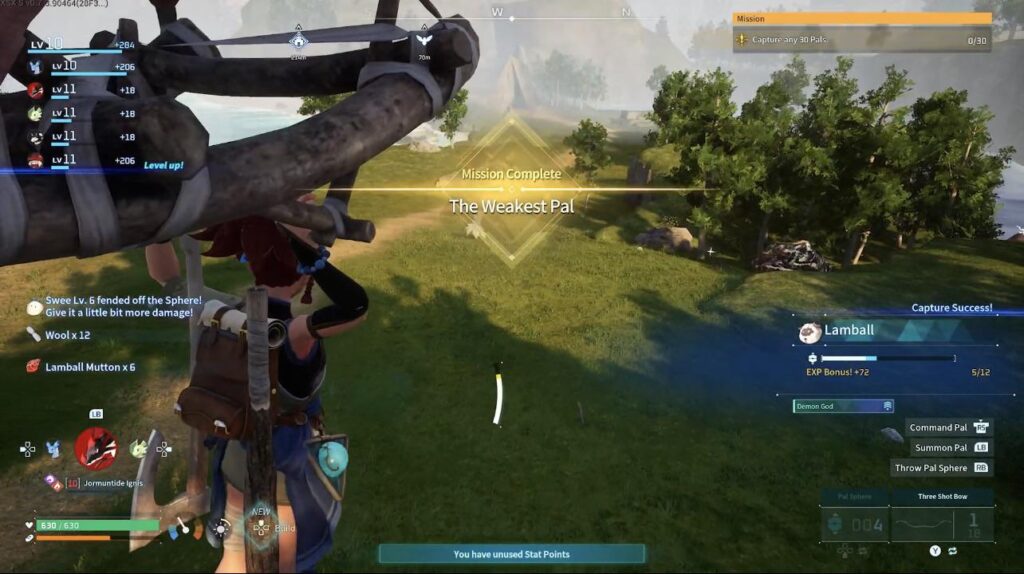Click the Demon God label bar
This screenshot has width=1024, height=574.
(x=843, y=406)
